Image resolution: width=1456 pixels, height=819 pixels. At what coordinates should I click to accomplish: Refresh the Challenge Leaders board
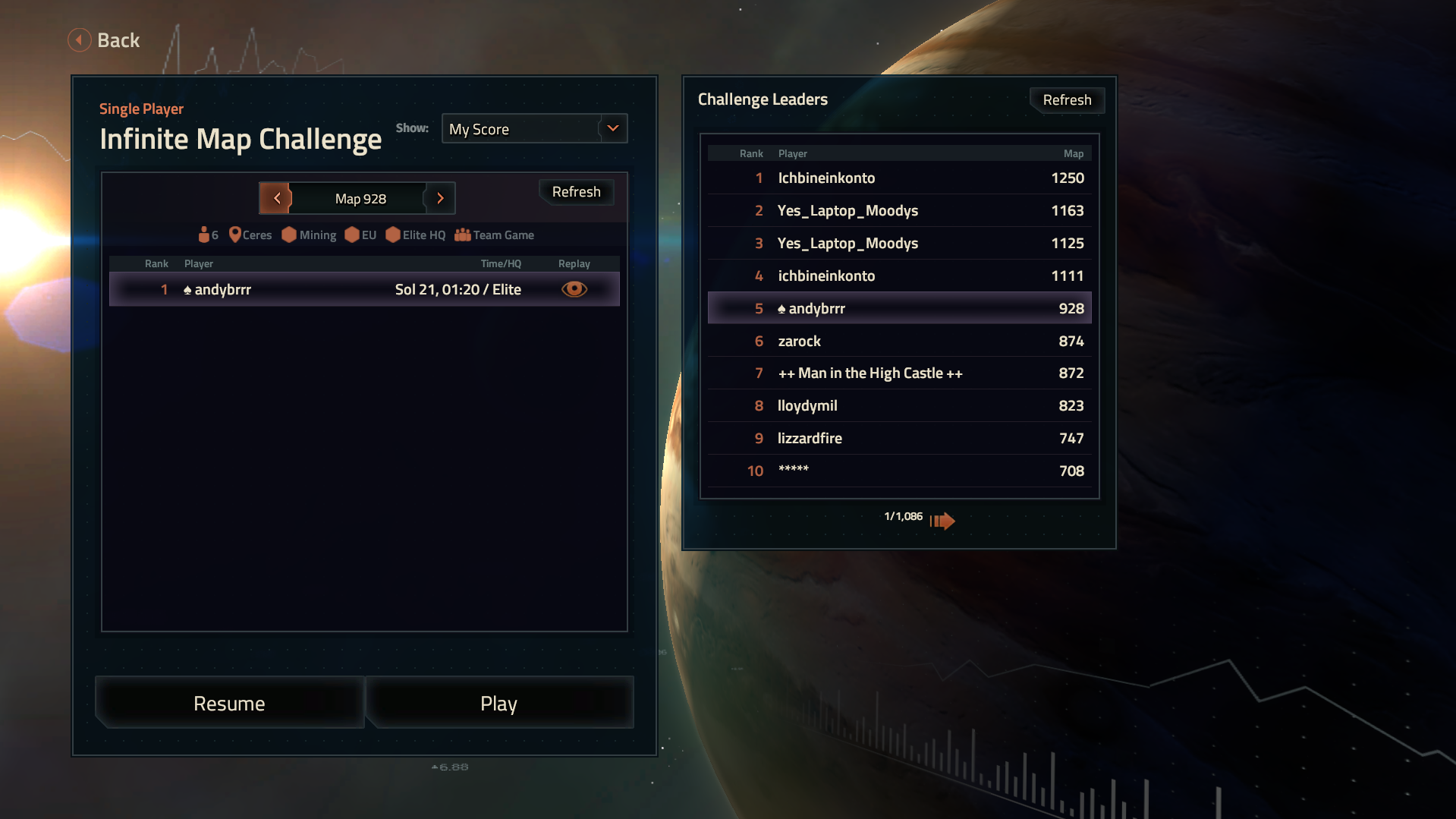pyautogui.click(x=1066, y=100)
